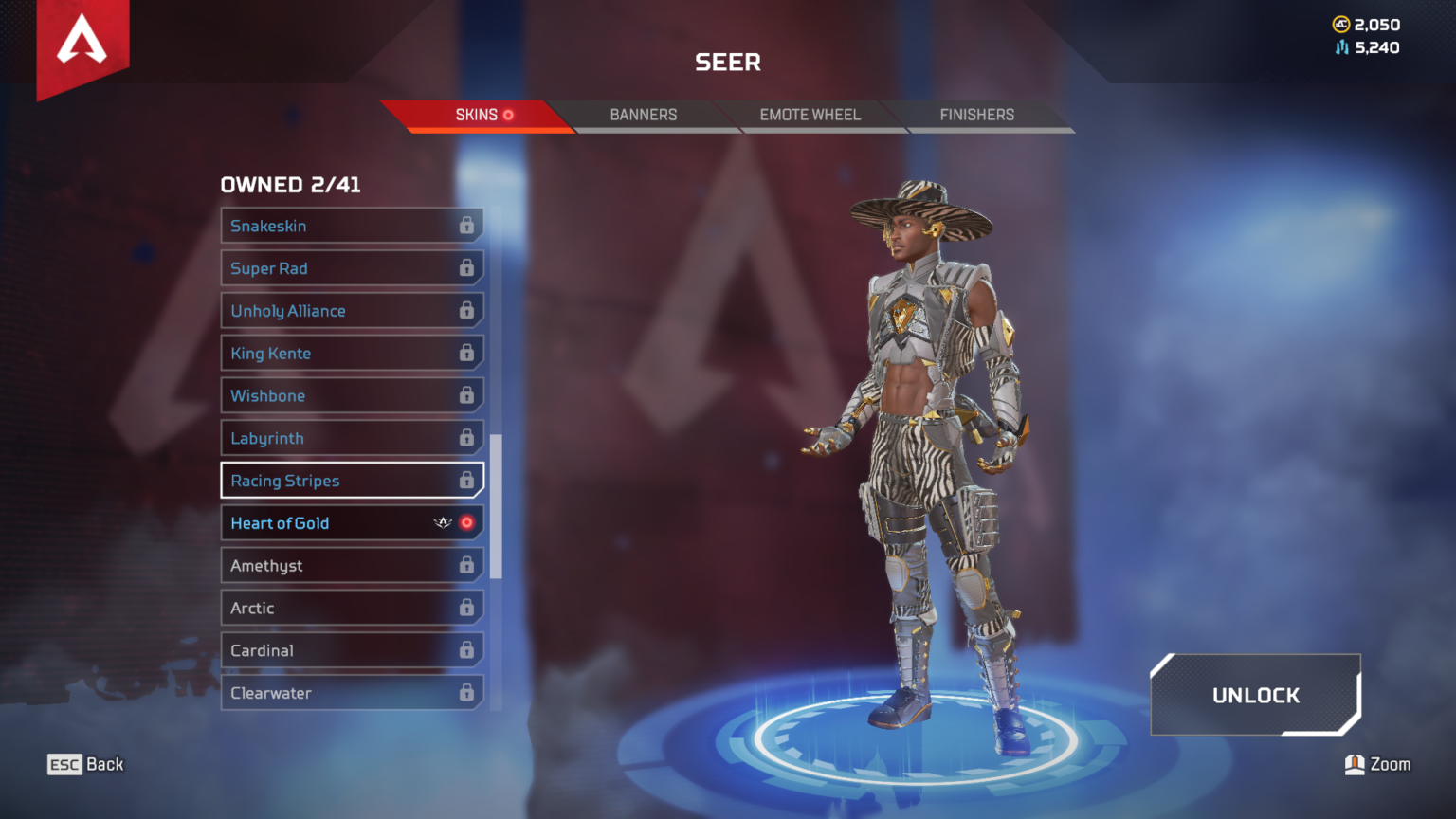Open the FINISHERS tab
The width and height of the screenshot is (1456, 819).
[x=976, y=115]
